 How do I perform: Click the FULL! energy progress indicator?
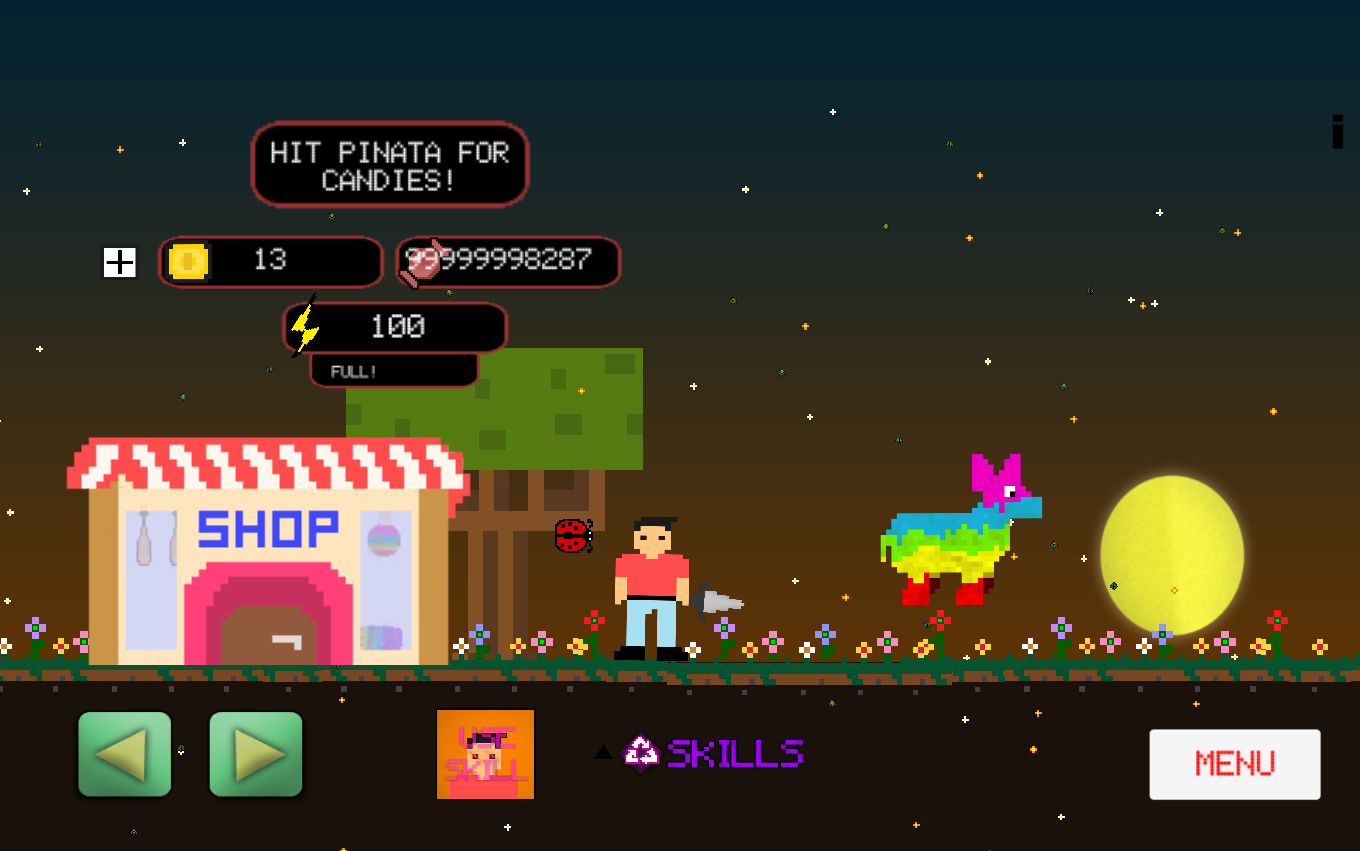coord(393,370)
